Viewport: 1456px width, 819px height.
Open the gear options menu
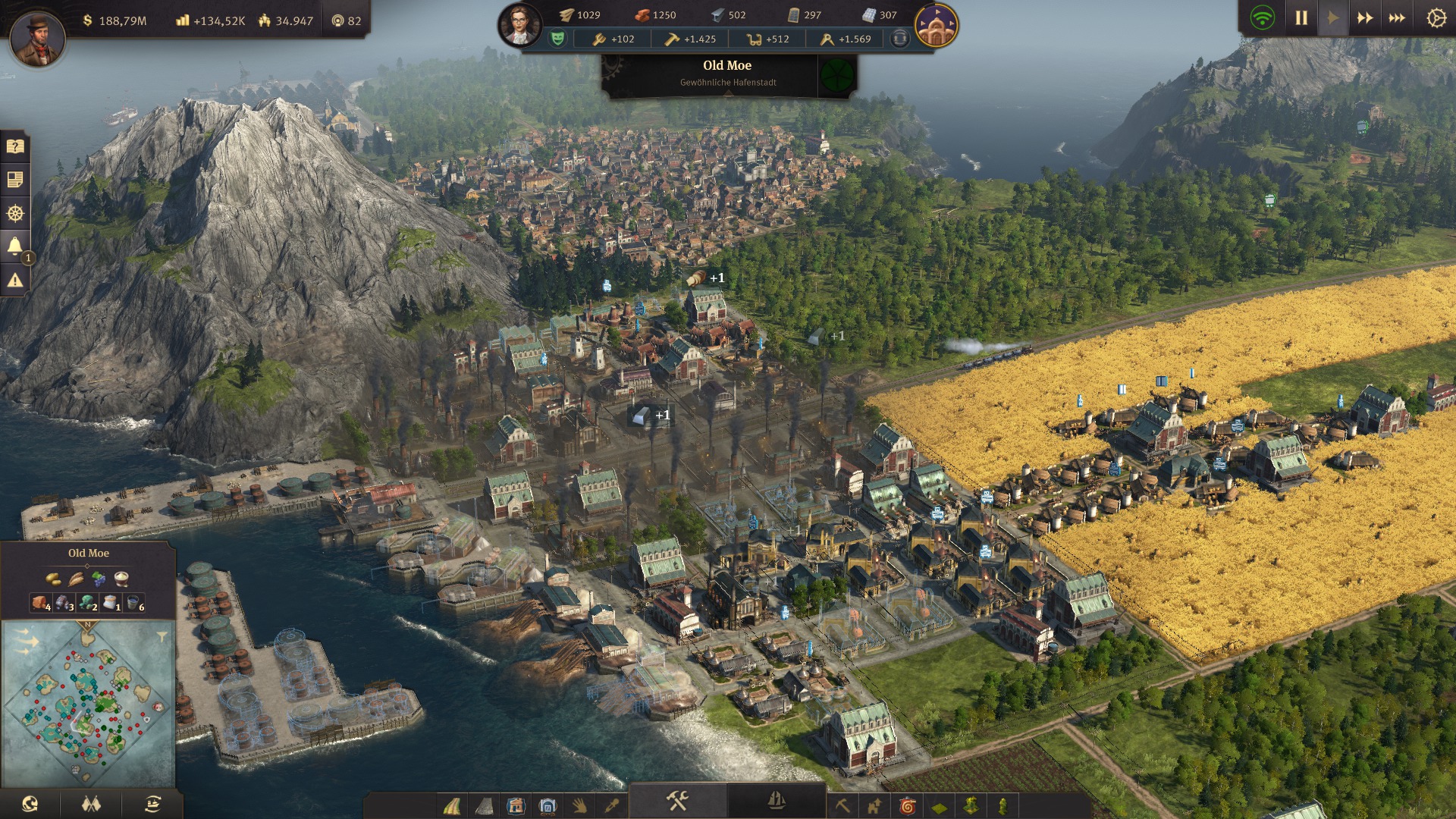click(x=1436, y=17)
